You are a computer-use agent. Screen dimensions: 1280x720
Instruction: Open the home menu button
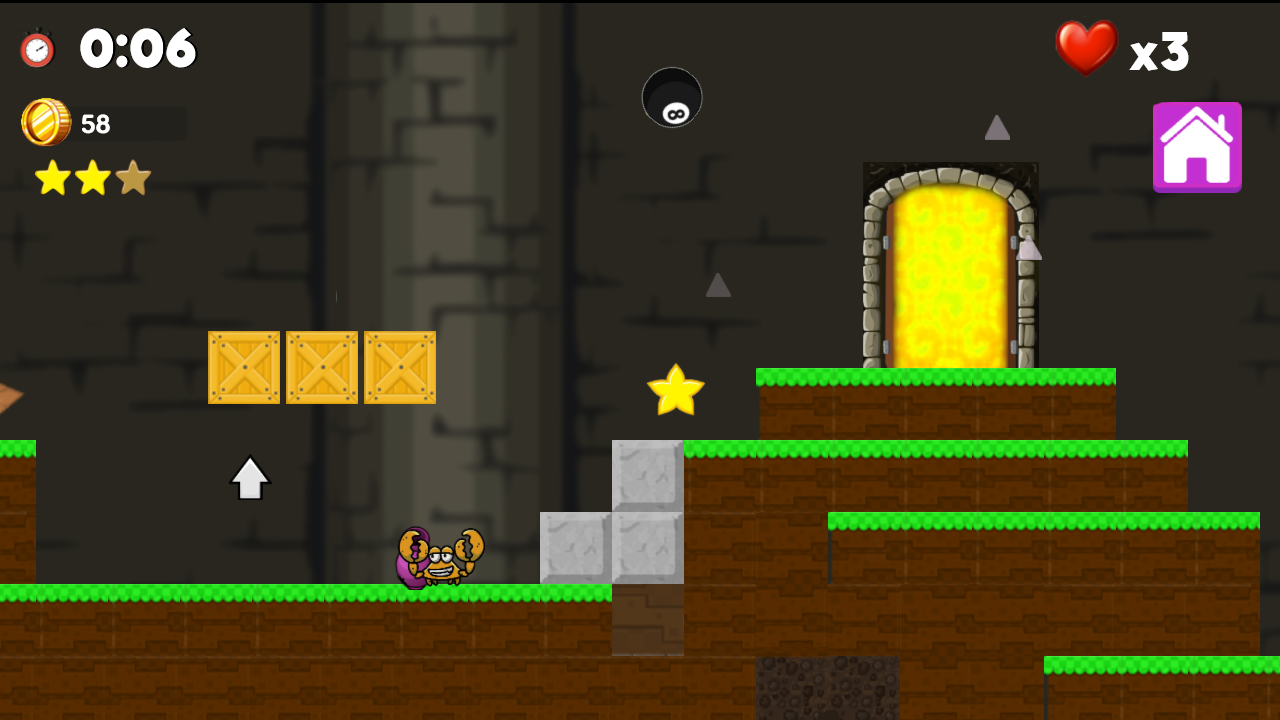click(x=1197, y=146)
